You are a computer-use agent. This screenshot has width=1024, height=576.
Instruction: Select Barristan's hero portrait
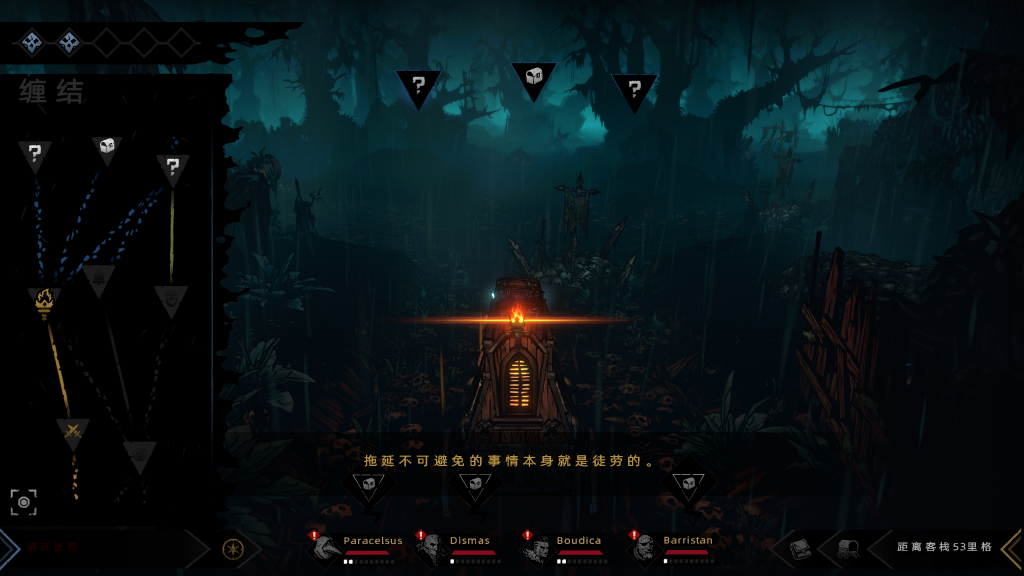tap(646, 548)
